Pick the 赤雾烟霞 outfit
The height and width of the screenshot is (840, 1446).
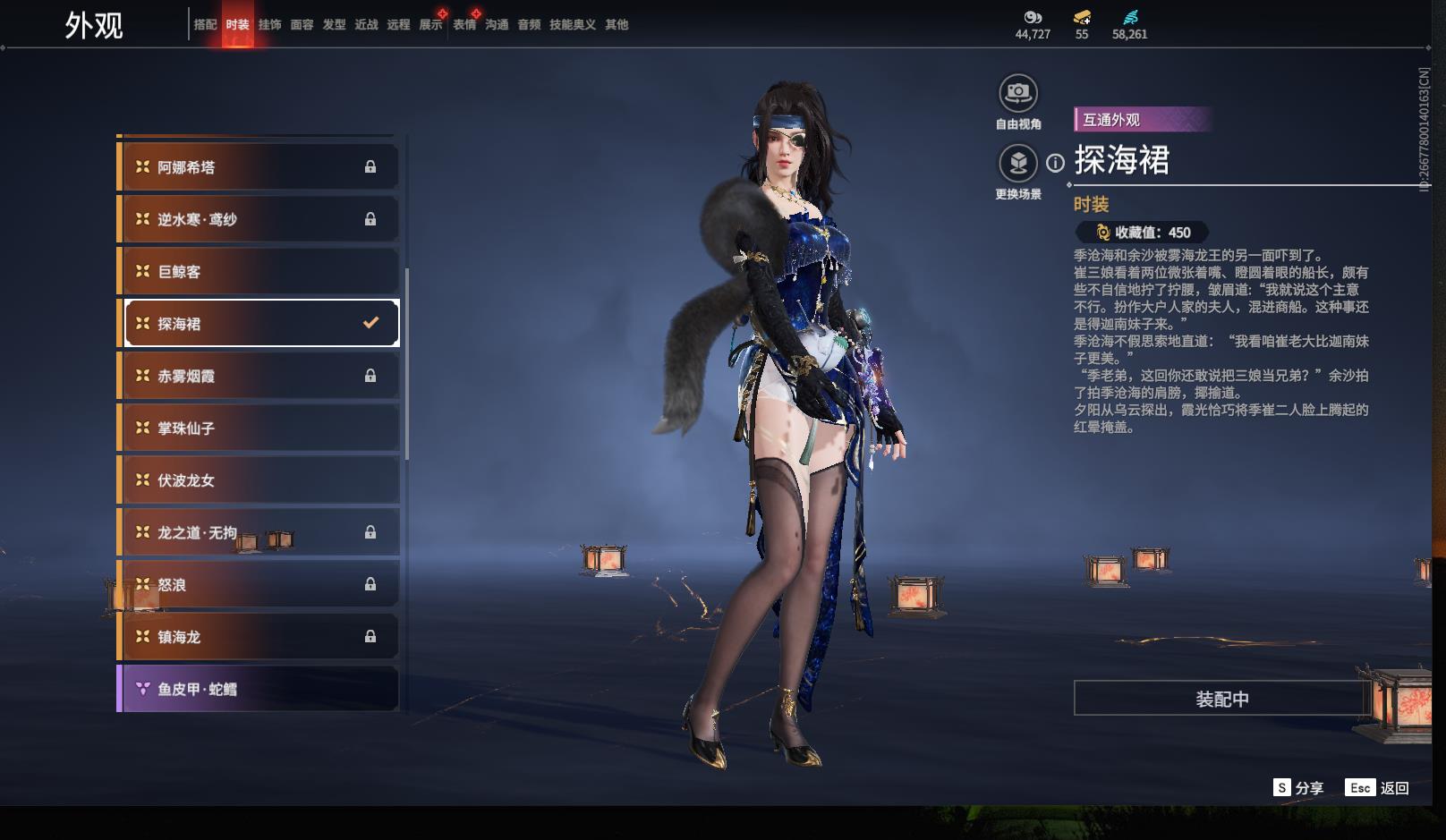tap(259, 377)
